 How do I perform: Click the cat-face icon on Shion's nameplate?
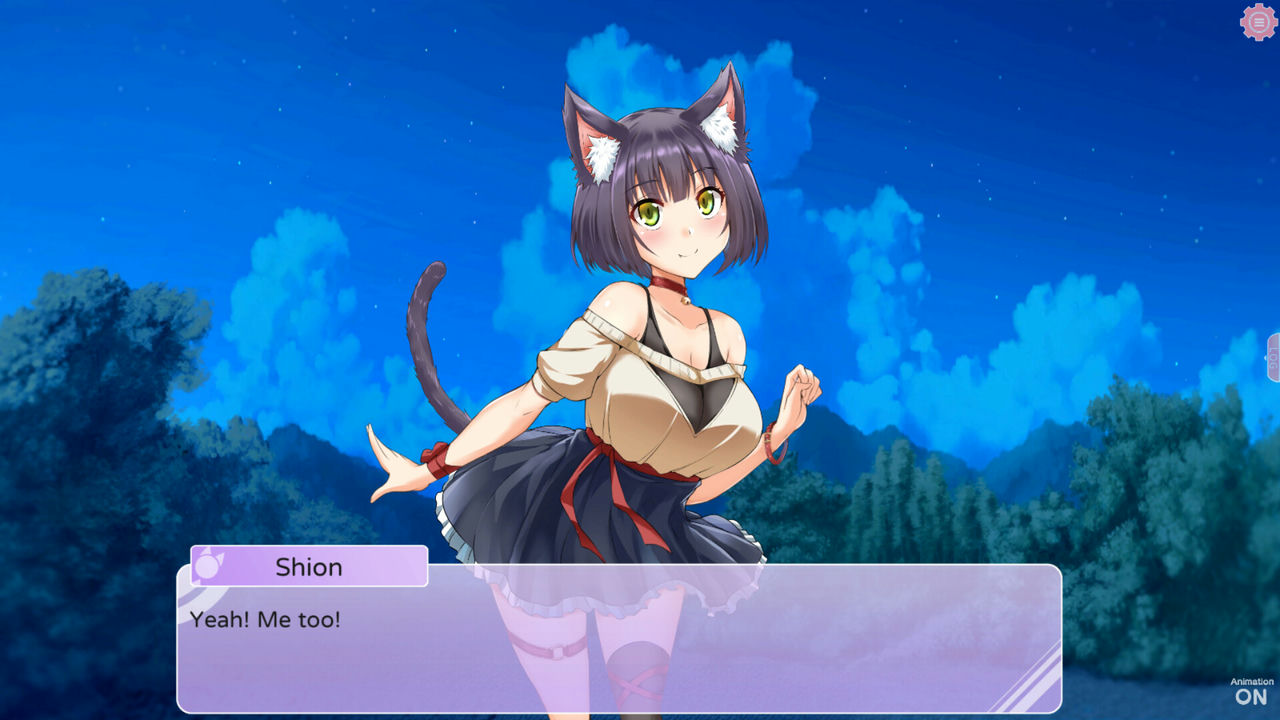click(x=208, y=567)
